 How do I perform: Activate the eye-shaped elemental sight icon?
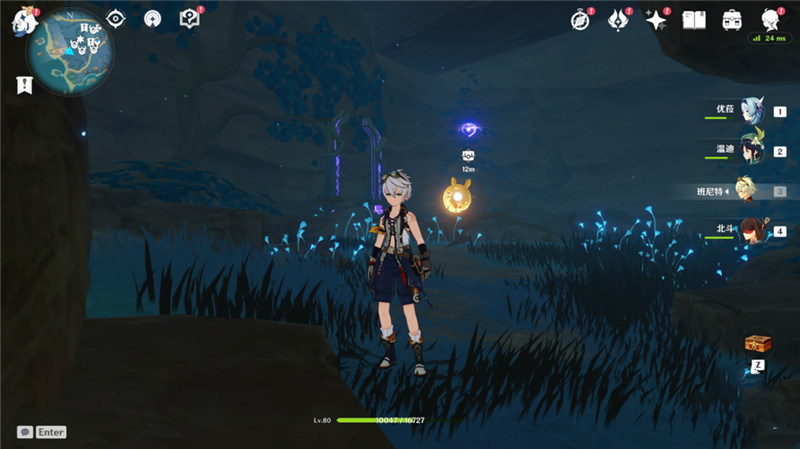pos(116,19)
